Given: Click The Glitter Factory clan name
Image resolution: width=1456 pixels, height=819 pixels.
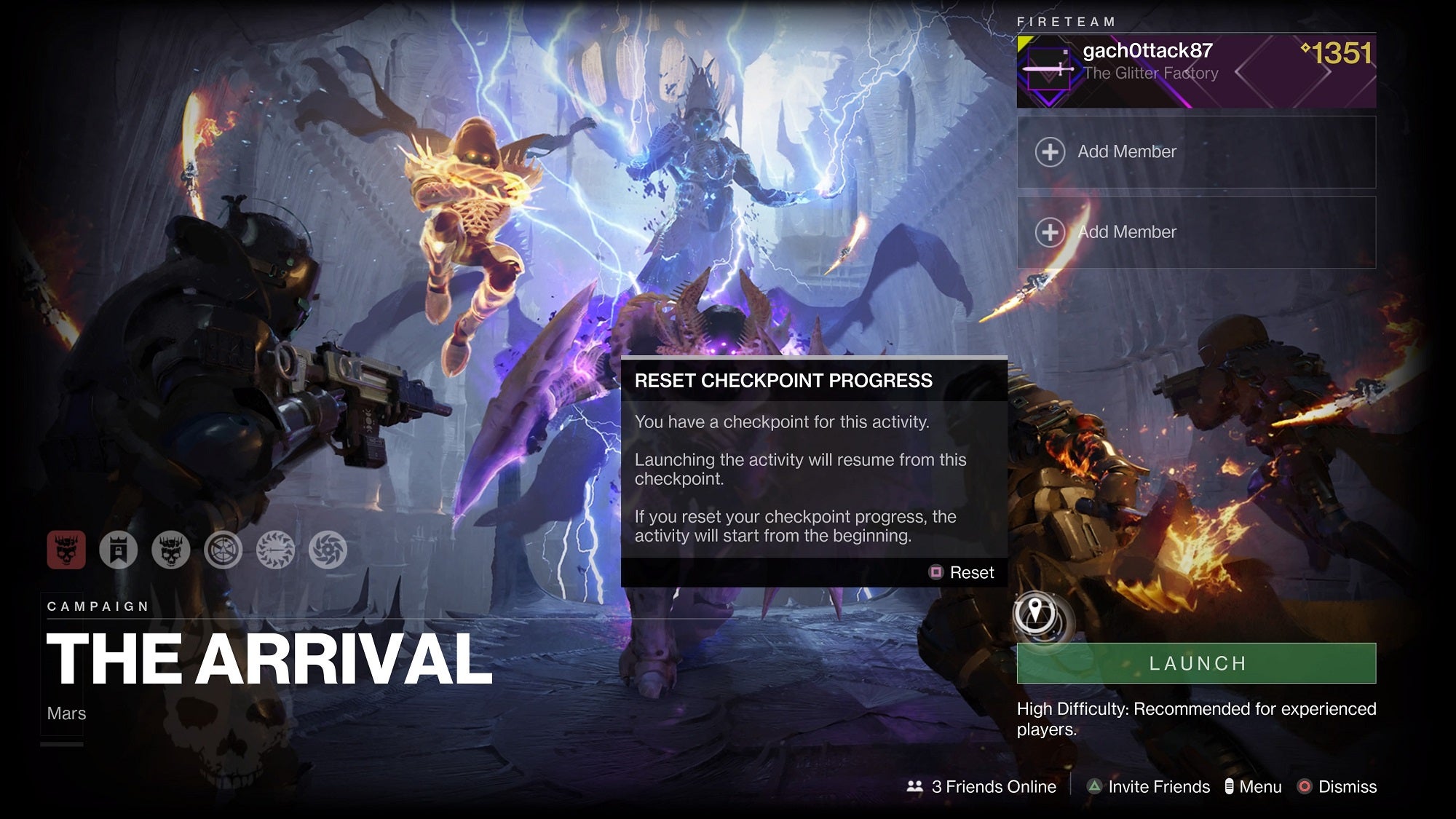Looking at the screenshot, I should point(1150,73).
